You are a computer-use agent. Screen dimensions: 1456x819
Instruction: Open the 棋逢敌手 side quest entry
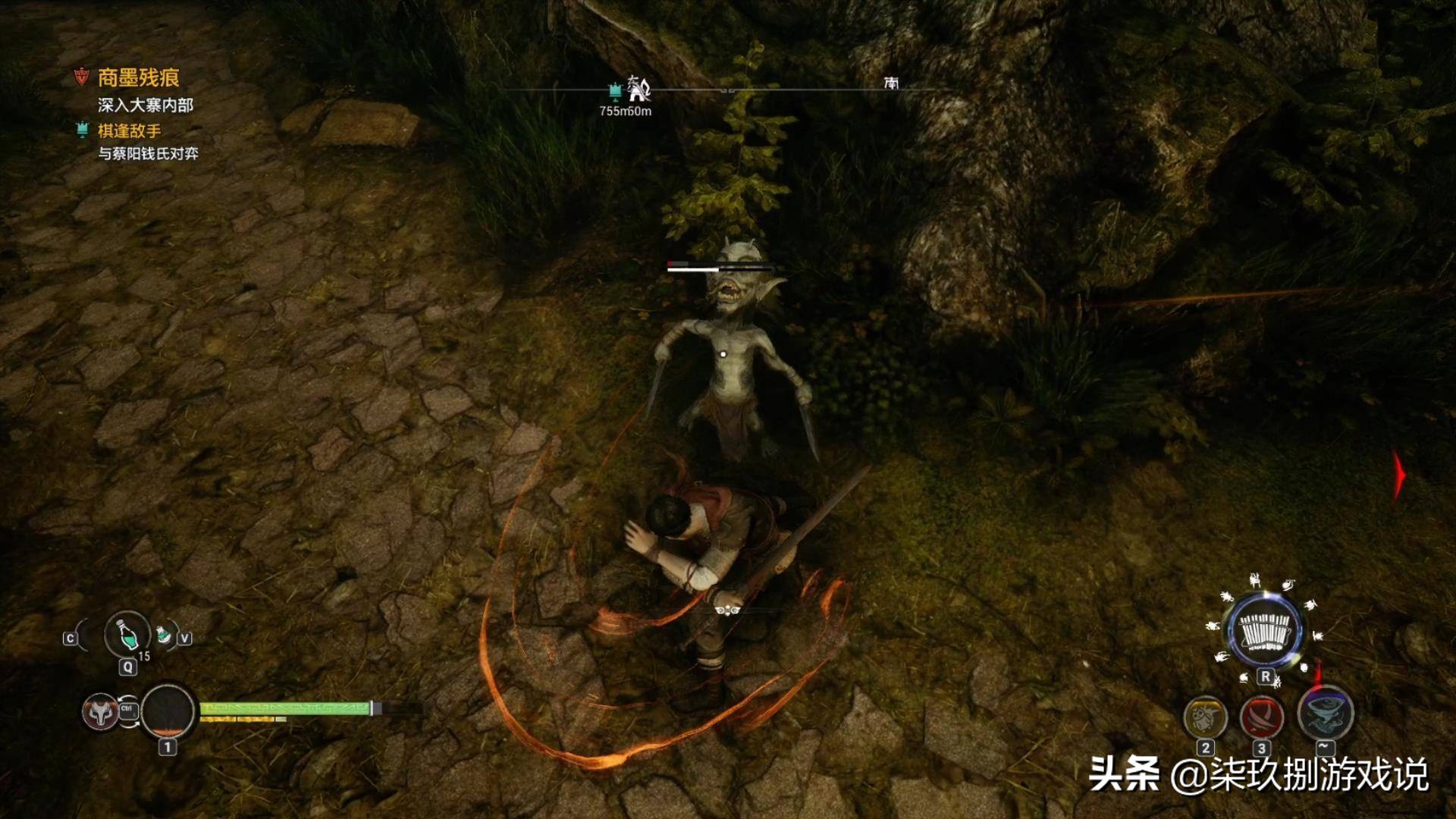point(129,130)
